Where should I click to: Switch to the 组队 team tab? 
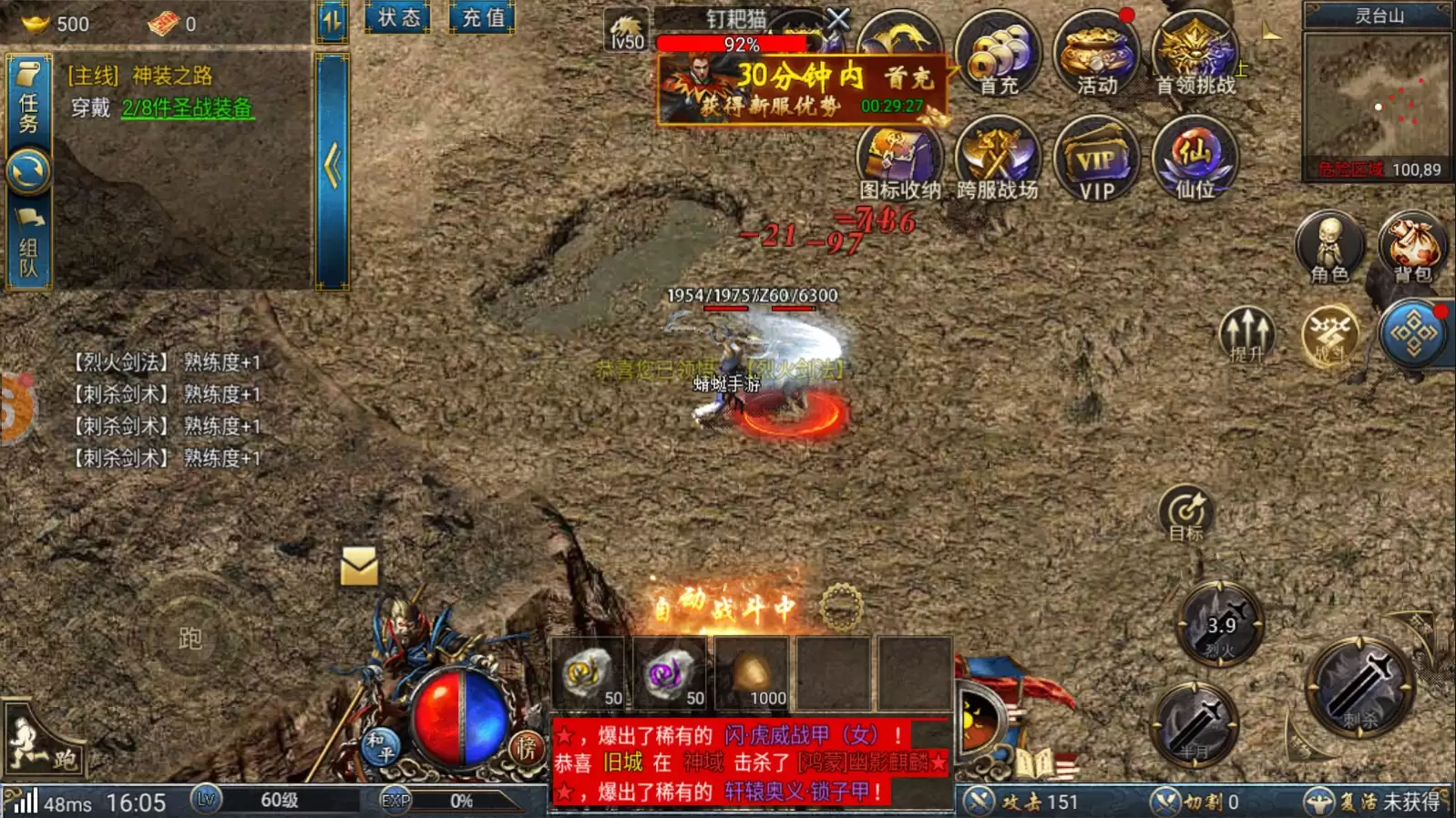tap(28, 246)
